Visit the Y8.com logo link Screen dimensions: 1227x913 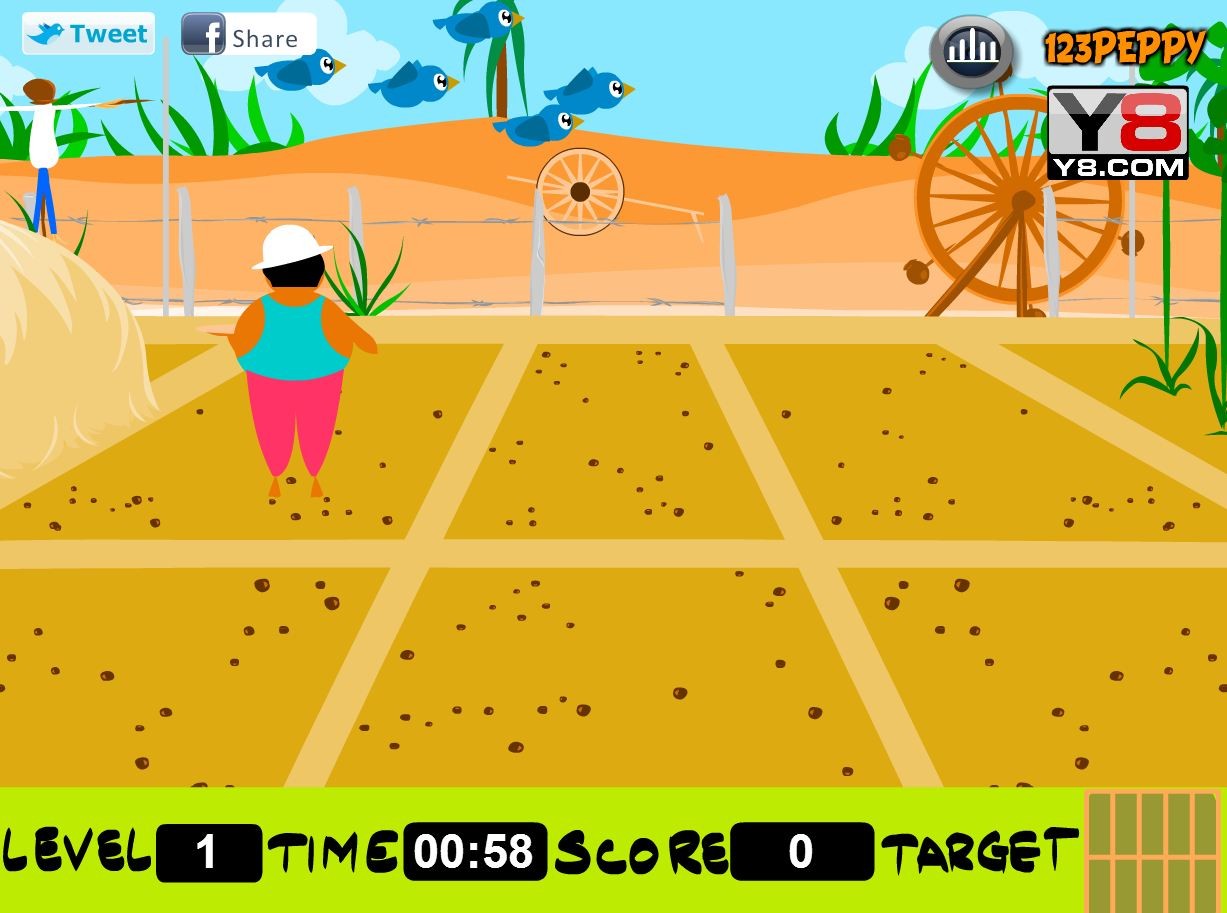[x=1117, y=133]
